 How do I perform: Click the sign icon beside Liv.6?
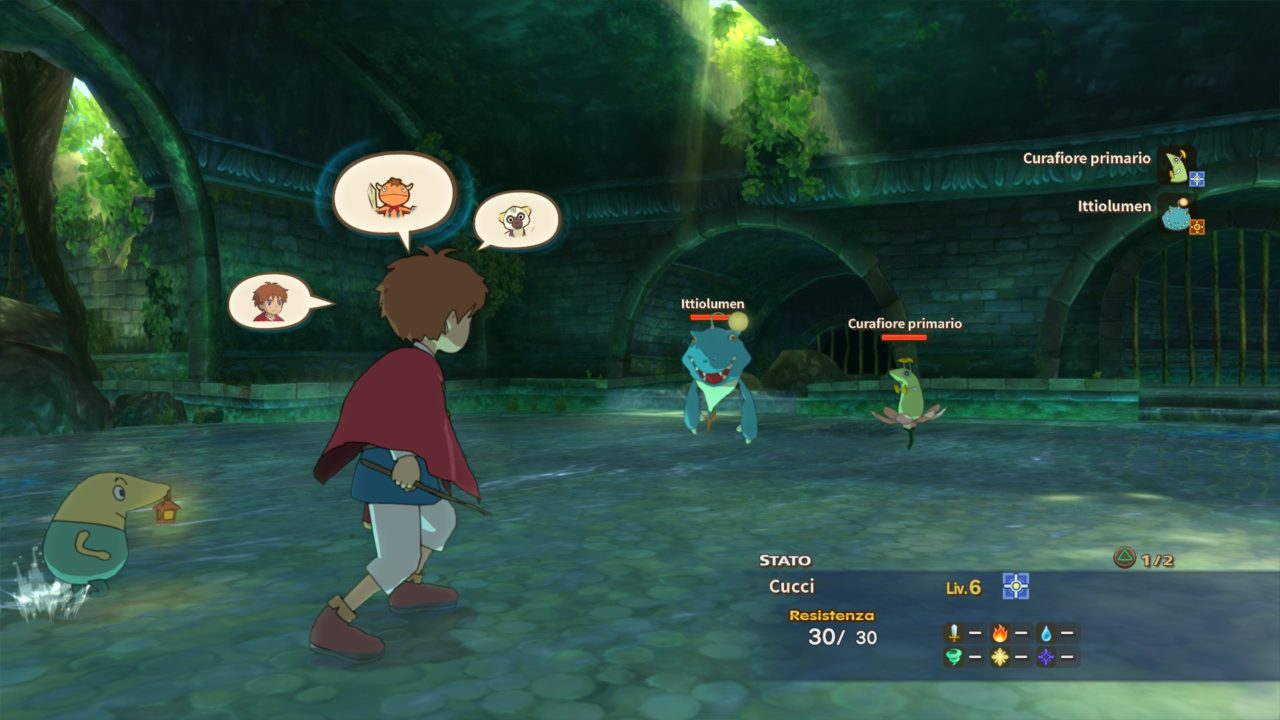pos(1016,586)
